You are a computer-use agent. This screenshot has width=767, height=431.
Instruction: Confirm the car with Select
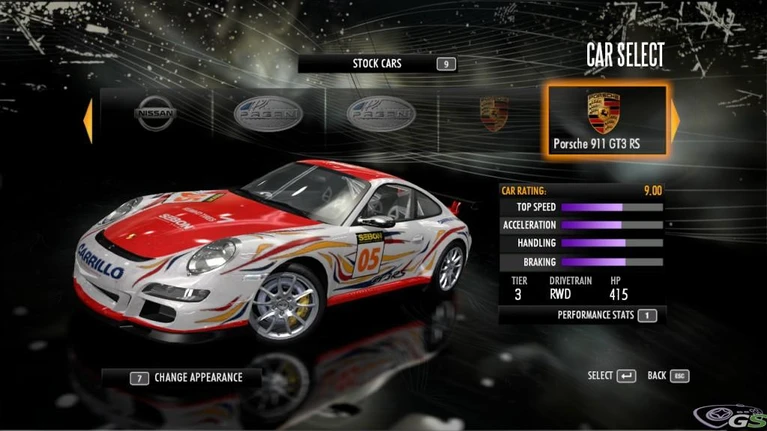612,376
